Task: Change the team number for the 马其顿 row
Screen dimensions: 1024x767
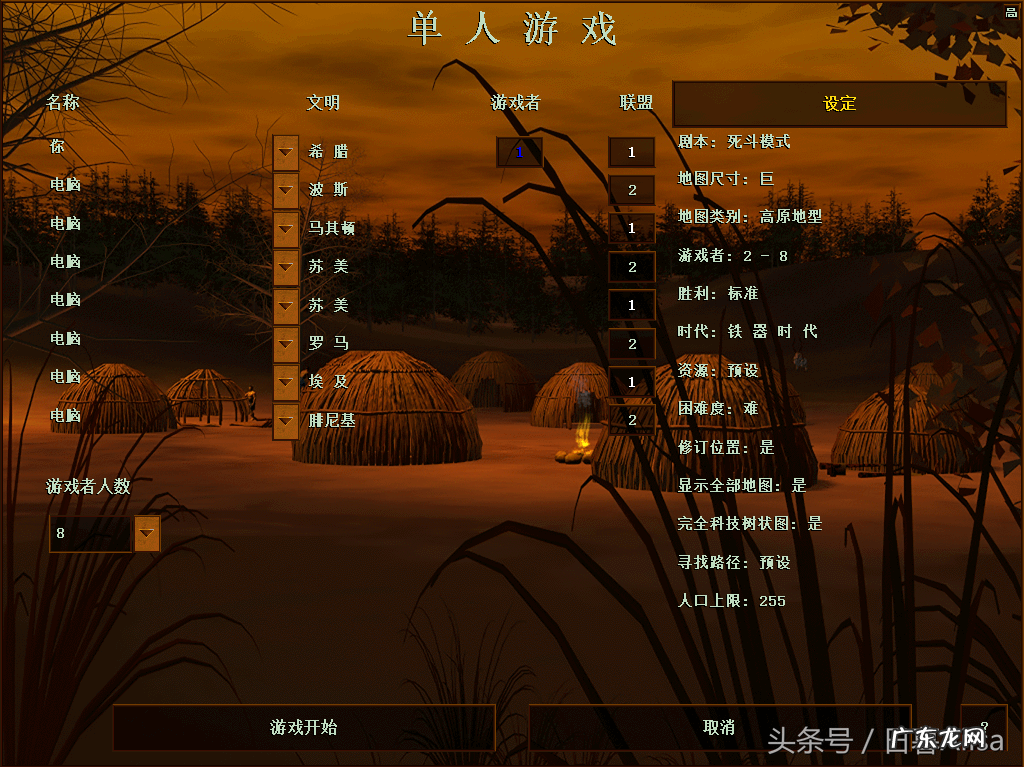Action: (631, 229)
